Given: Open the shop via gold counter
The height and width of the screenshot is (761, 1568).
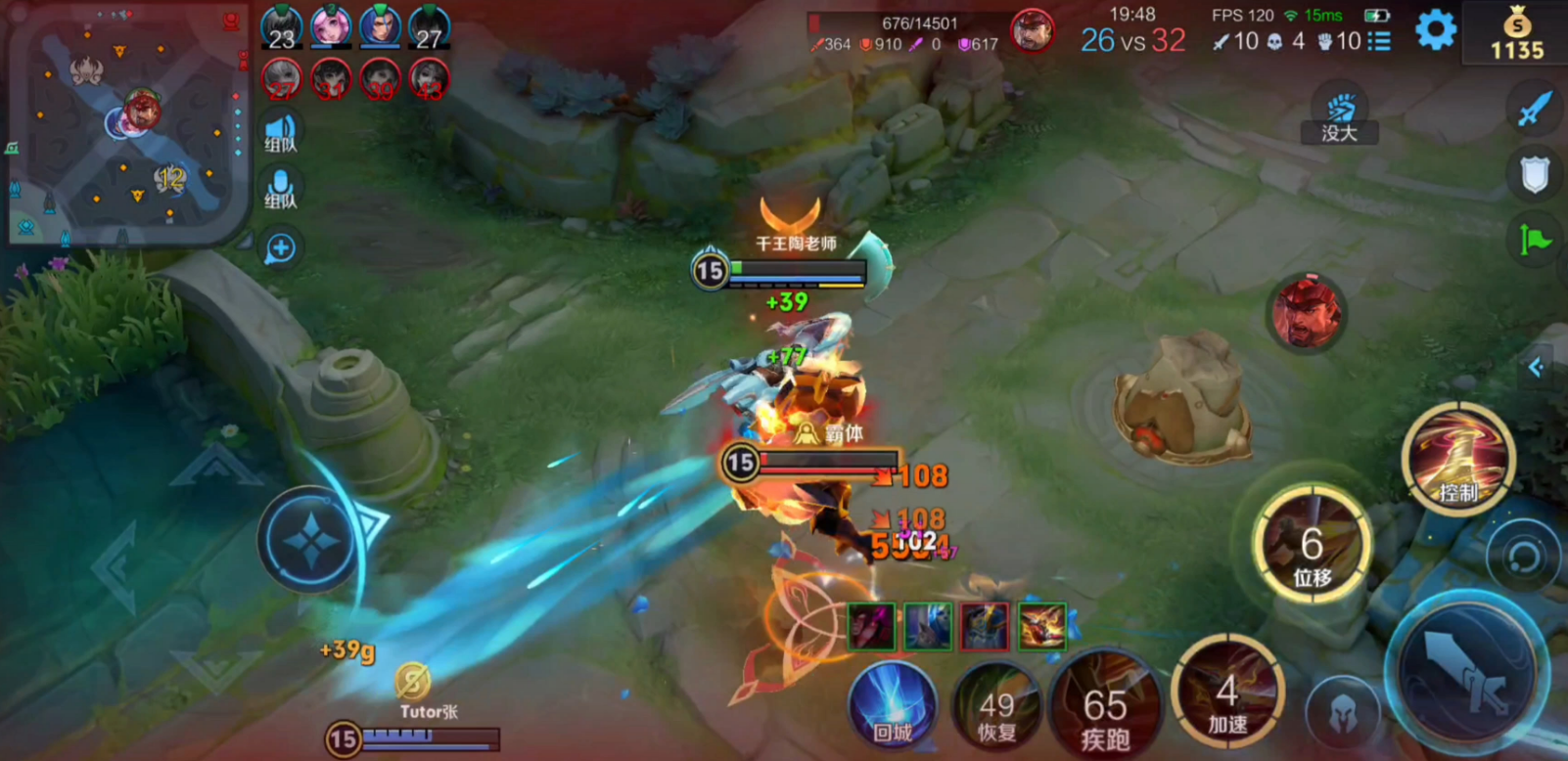Looking at the screenshot, I should click(x=1516, y=33).
